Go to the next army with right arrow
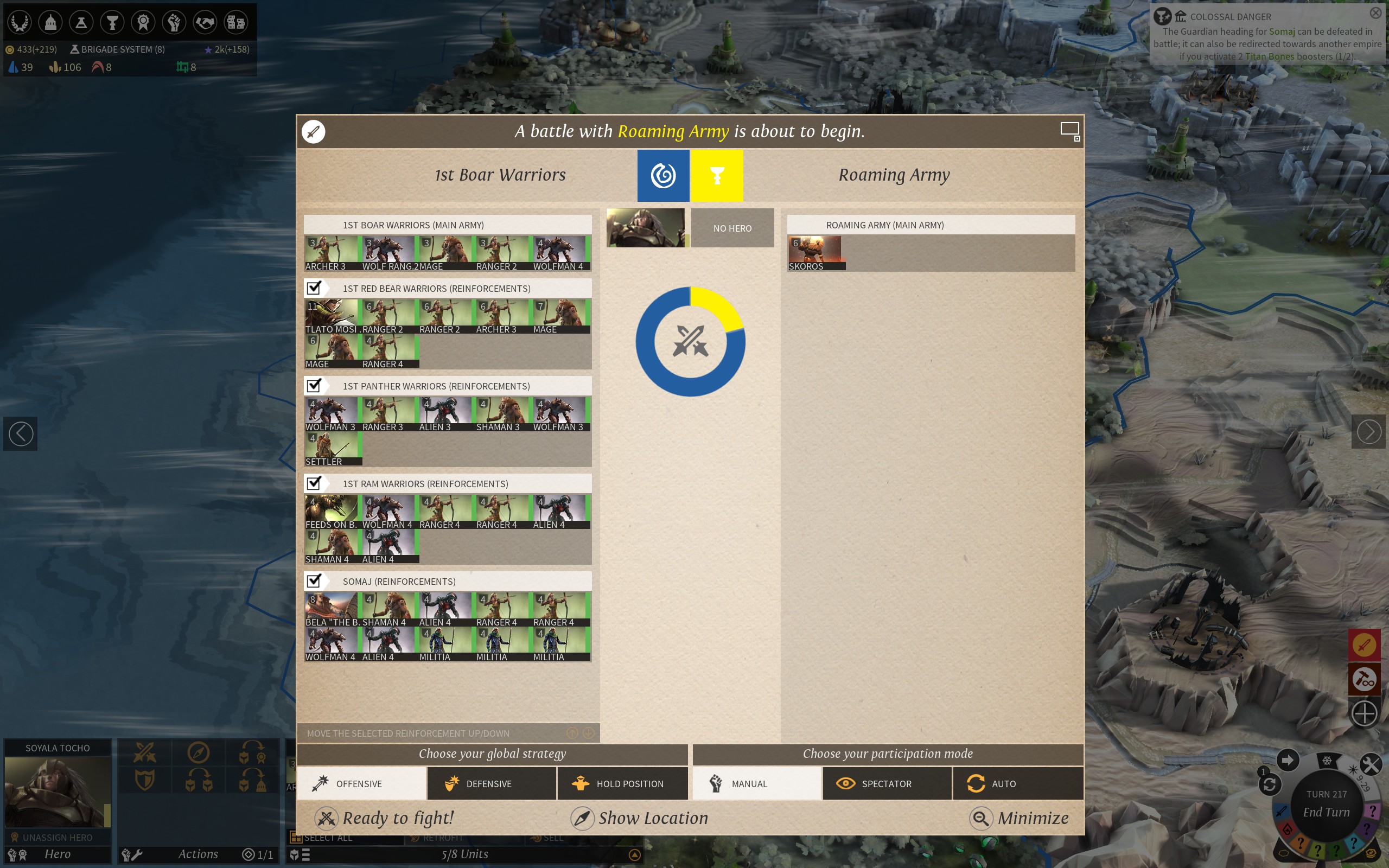Image resolution: width=1389 pixels, height=868 pixels. (1368, 432)
